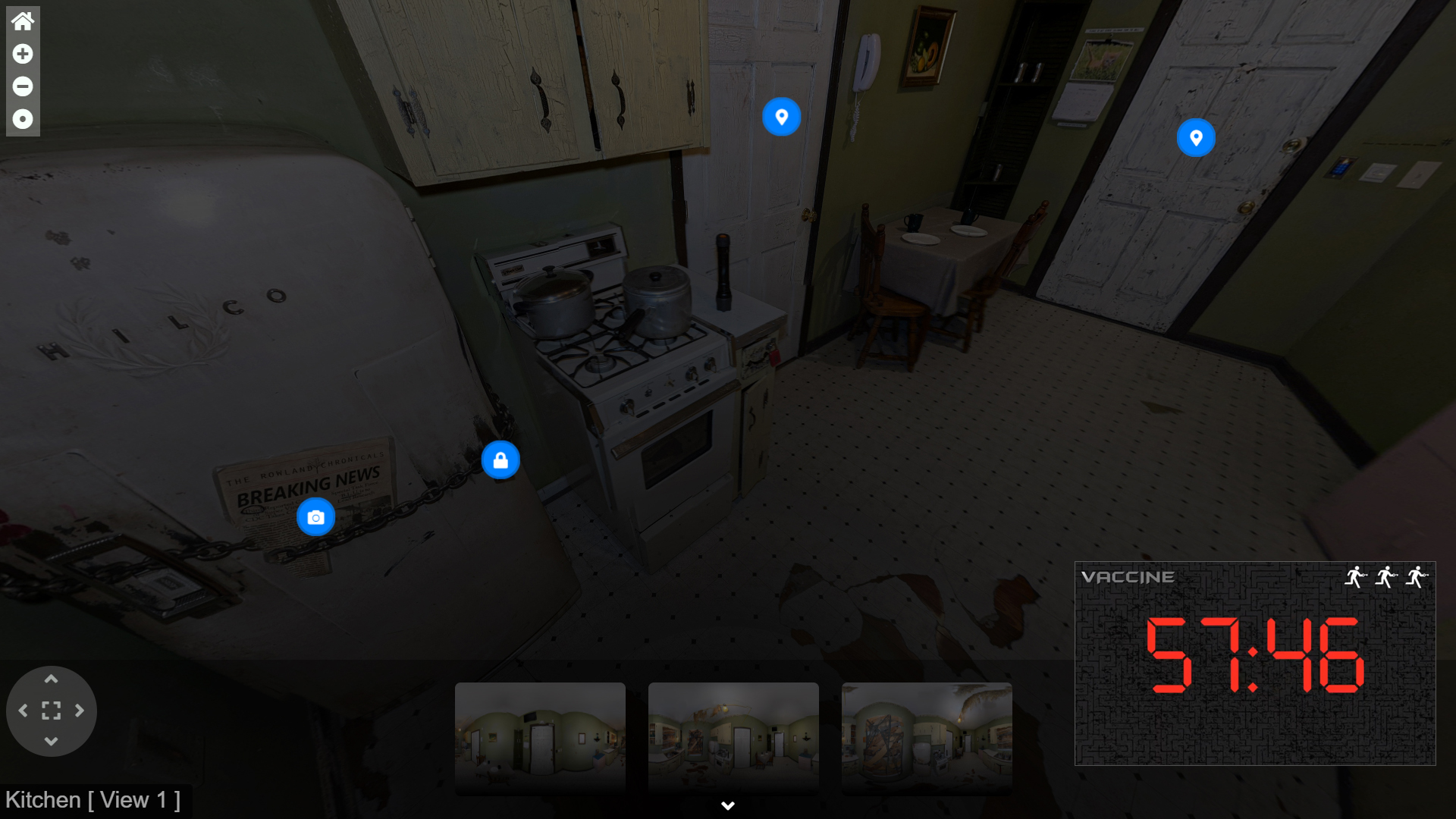Select the rightmost runner icon on the timer panel

tap(1417, 577)
